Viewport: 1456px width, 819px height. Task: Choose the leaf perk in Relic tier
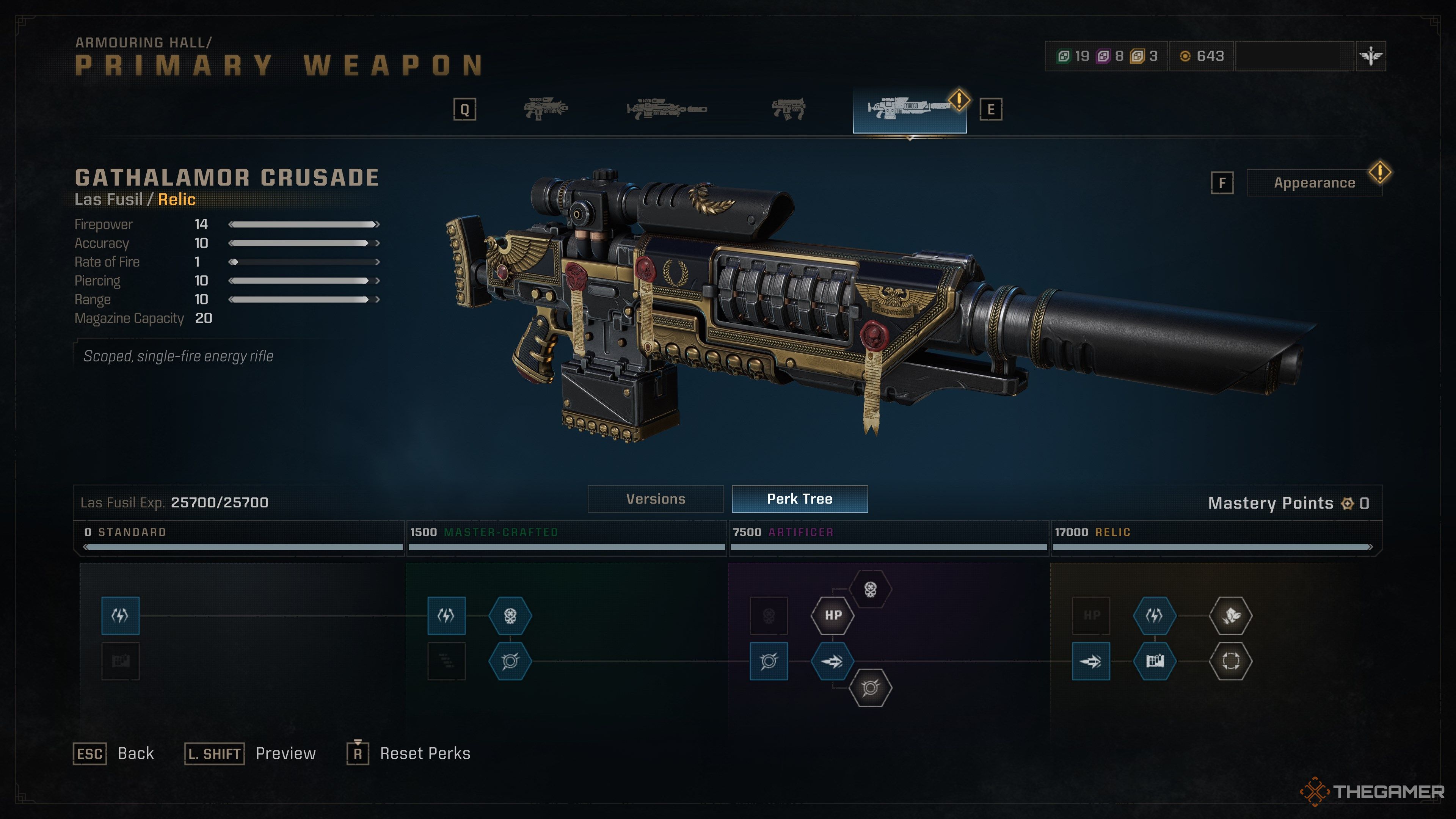[x=1230, y=615]
